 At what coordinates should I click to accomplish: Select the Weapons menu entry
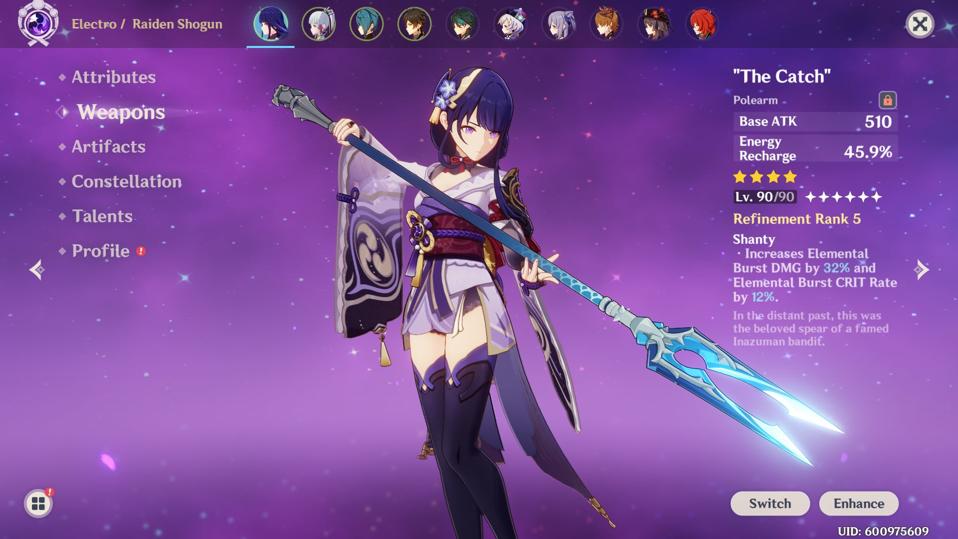click(x=120, y=112)
